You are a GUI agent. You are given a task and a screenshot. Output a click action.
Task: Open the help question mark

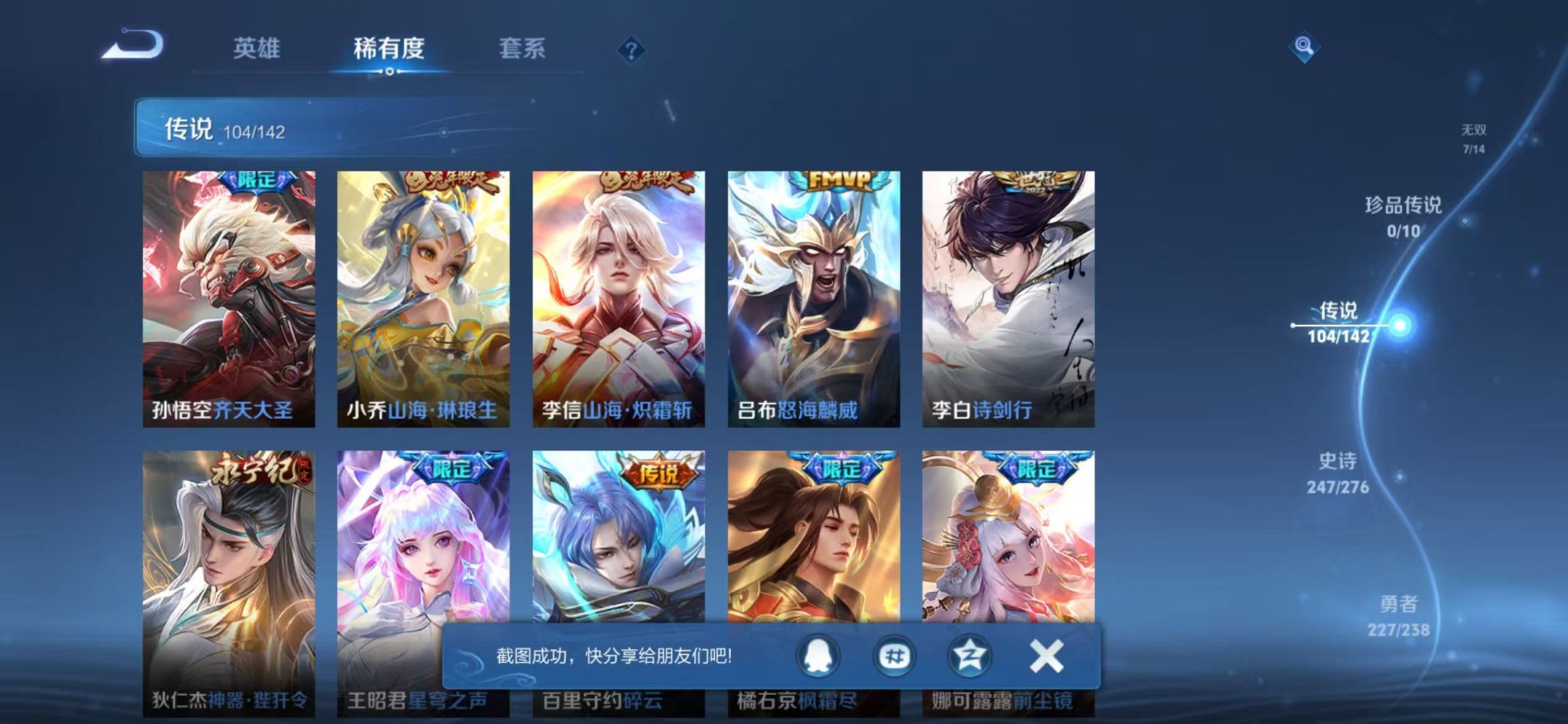click(x=631, y=49)
